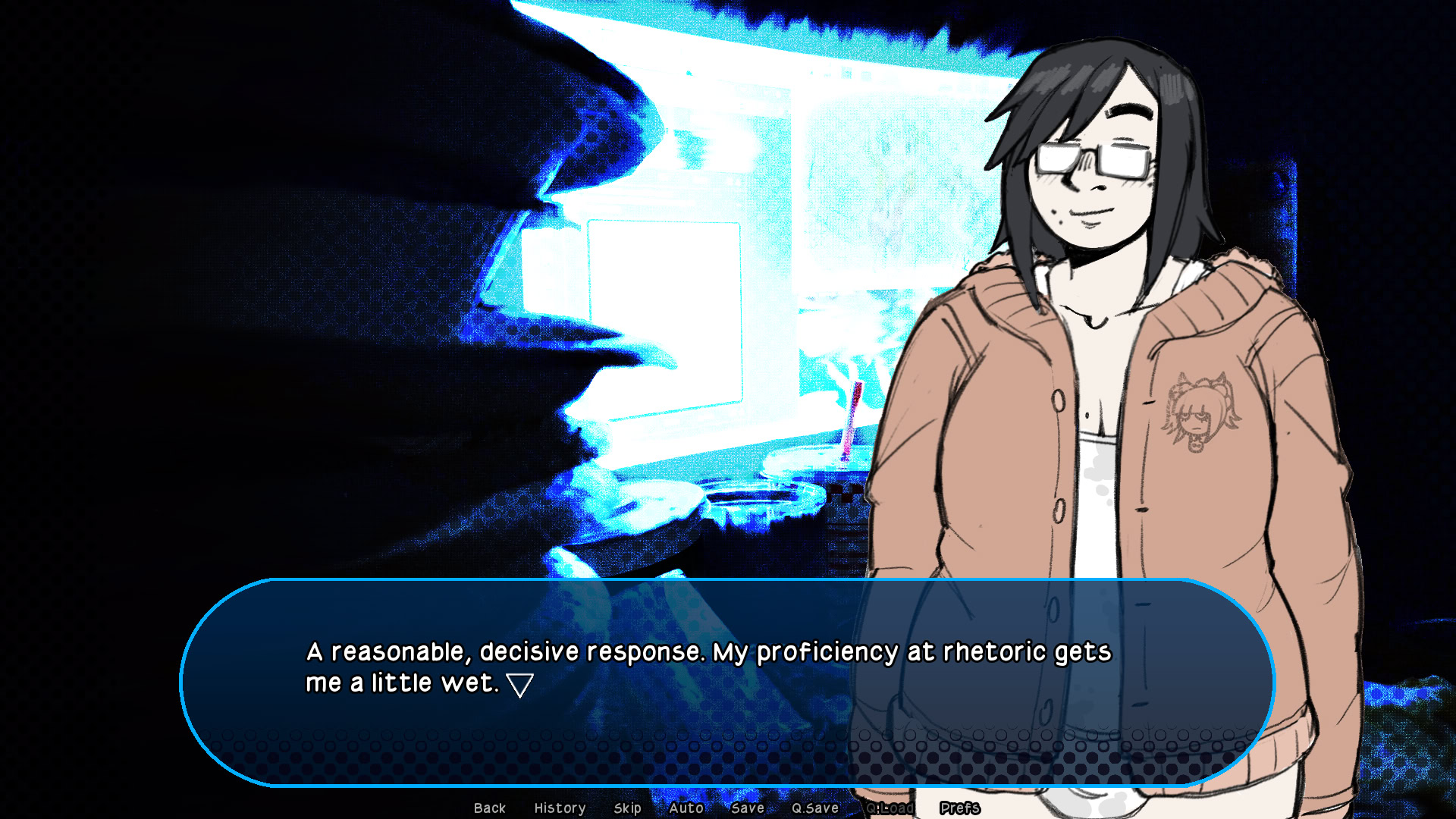1456x819 pixels.
Task: Quick load with Q.Load
Action: [x=892, y=808]
